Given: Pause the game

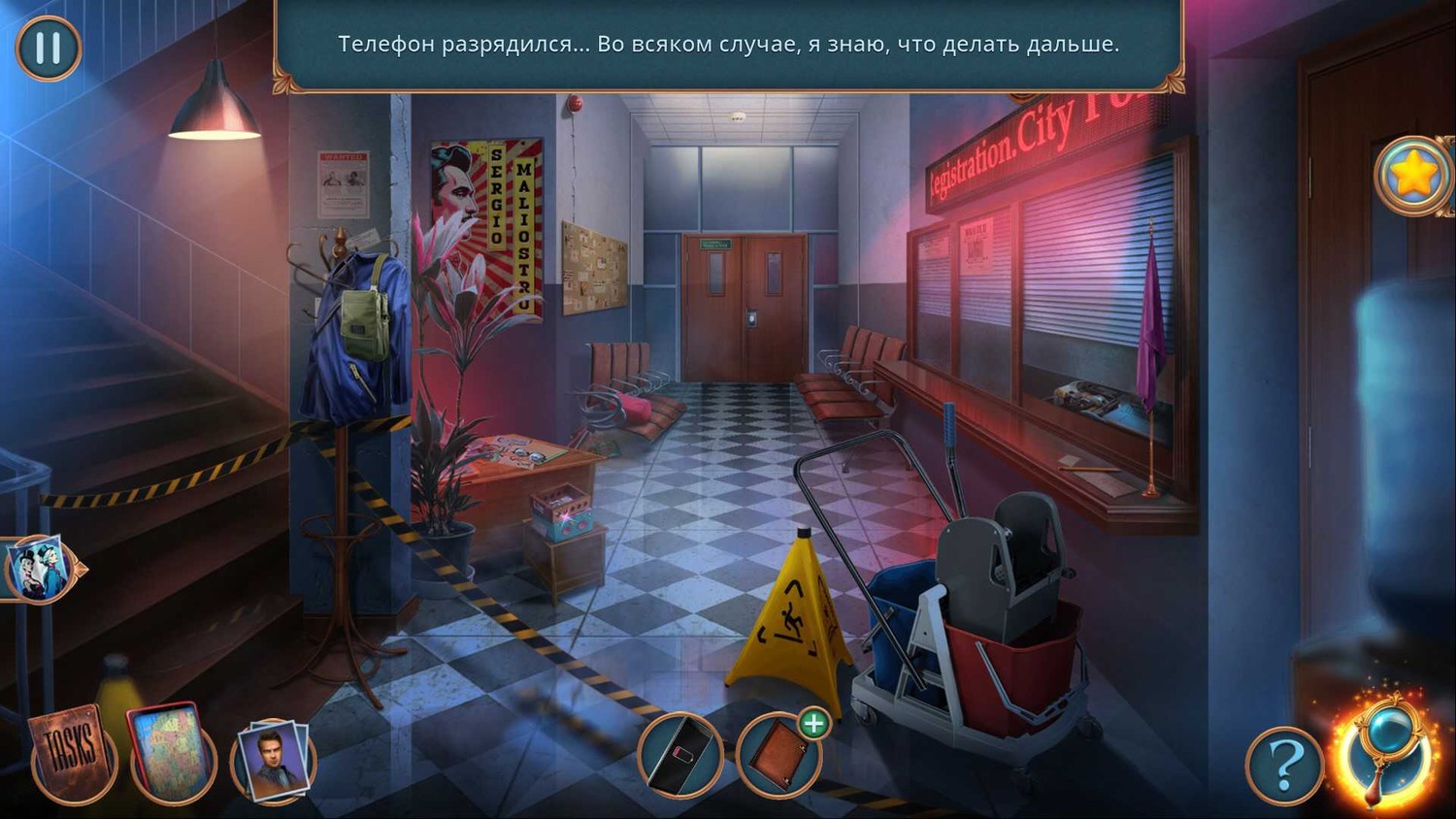Looking at the screenshot, I should pos(49,48).
